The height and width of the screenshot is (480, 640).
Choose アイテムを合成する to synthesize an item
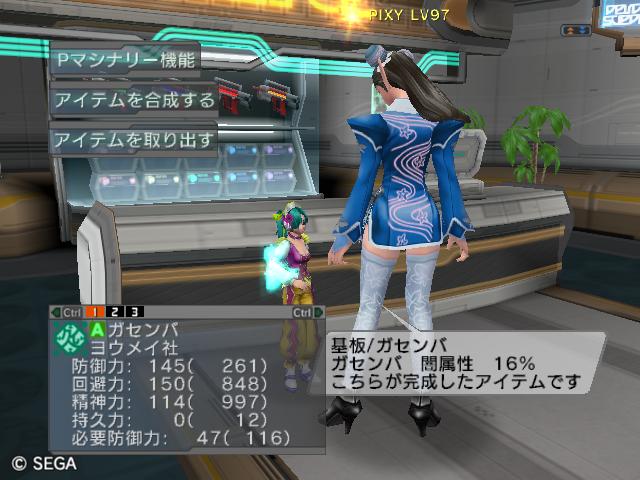pos(133,100)
